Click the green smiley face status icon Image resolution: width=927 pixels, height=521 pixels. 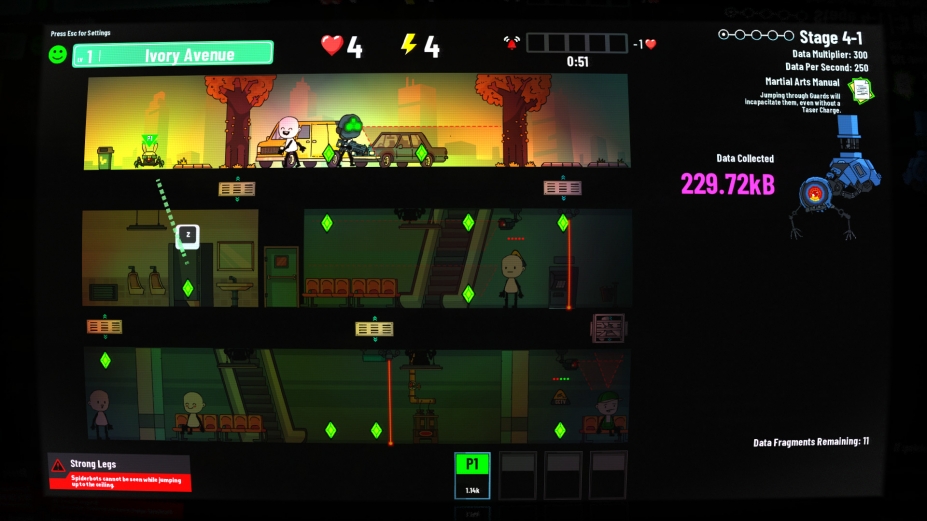pyautogui.click(x=59, y=54)
